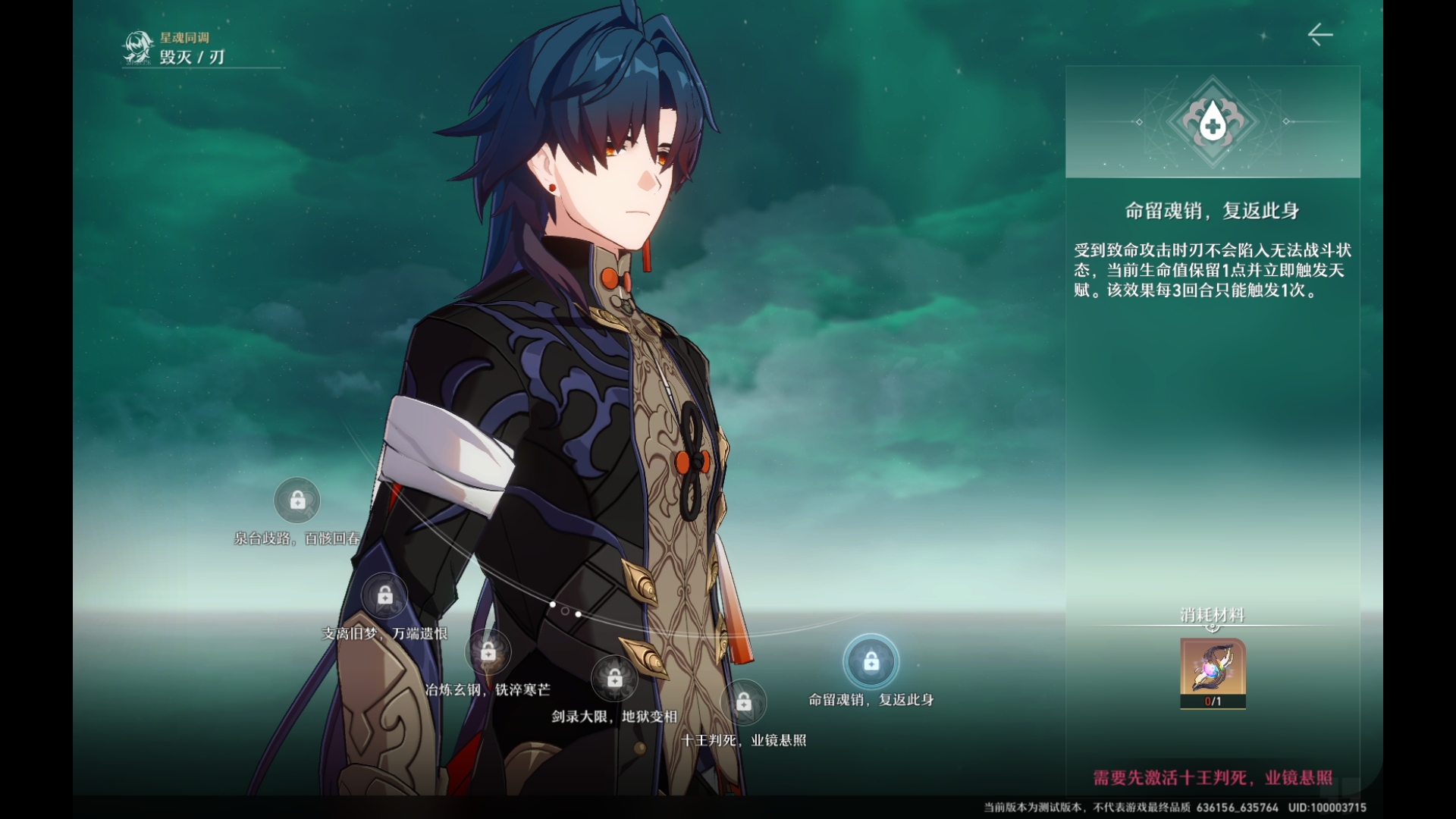
Task: Open the locked 剑录大限，地狱变相 Eidolon node
Action: coord(615,679)
